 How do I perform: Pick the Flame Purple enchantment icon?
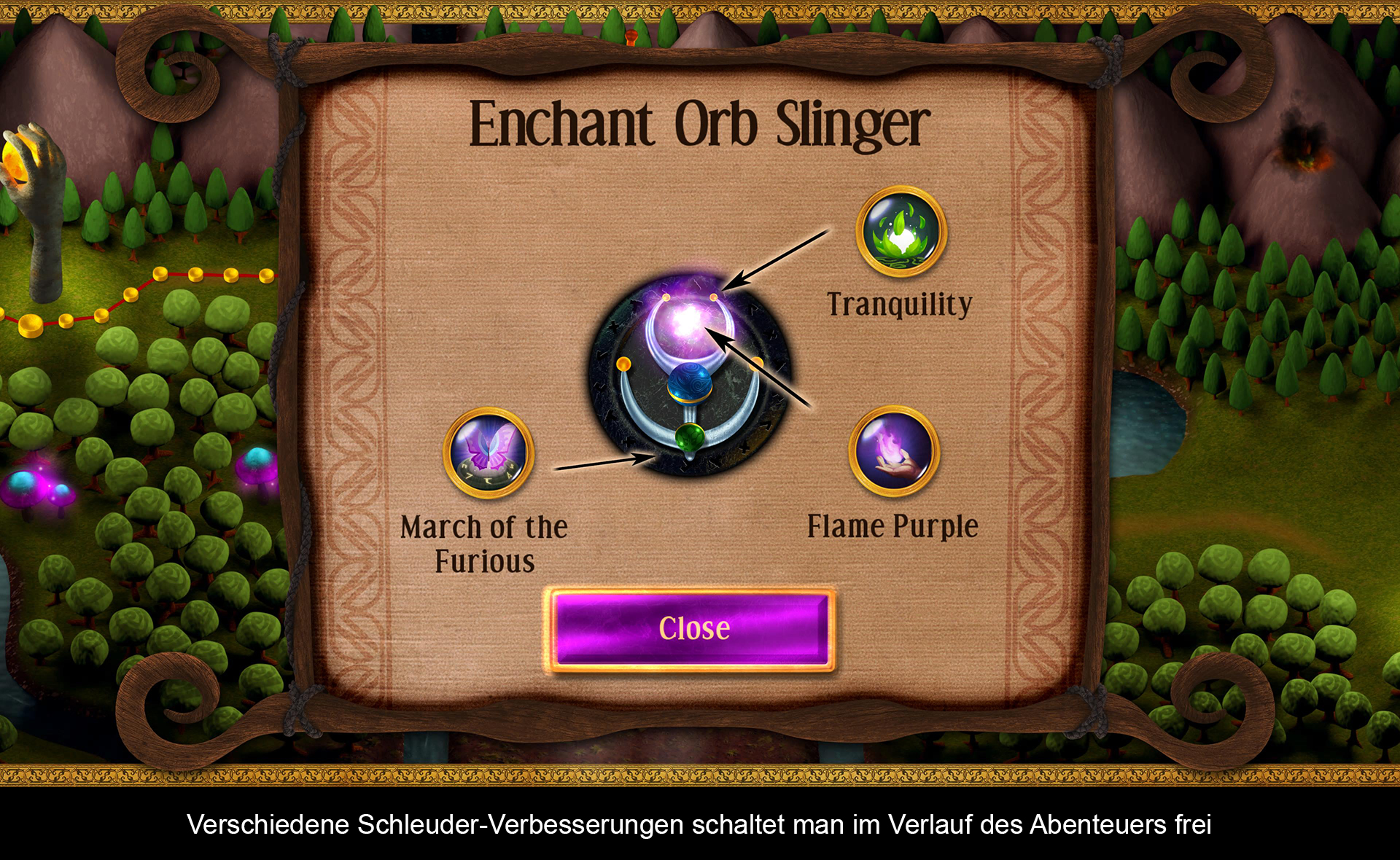[x=894, y=451]
